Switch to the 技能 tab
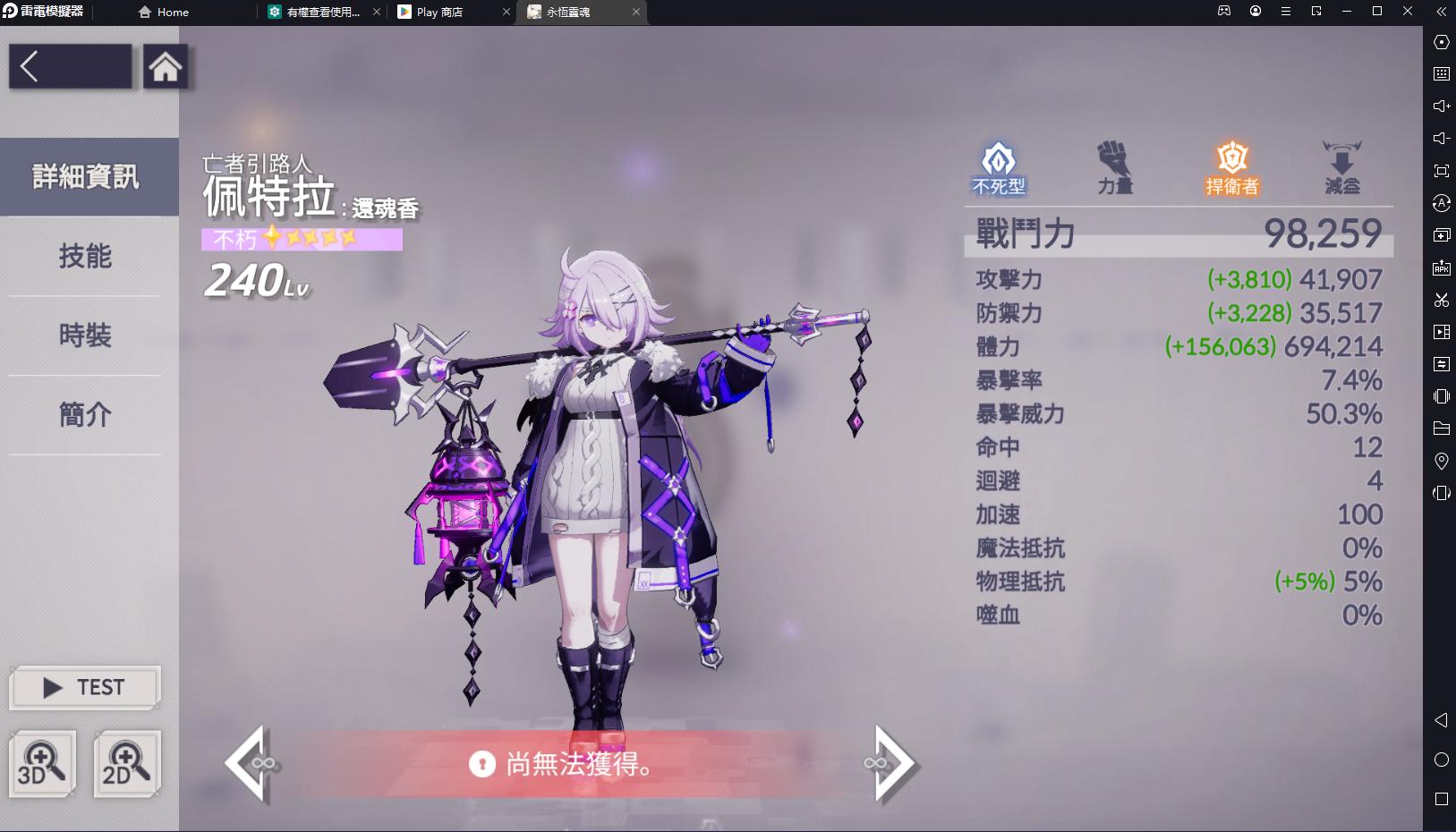The width and height of the screenshot is (1456, 832). [x=85, y=257]
